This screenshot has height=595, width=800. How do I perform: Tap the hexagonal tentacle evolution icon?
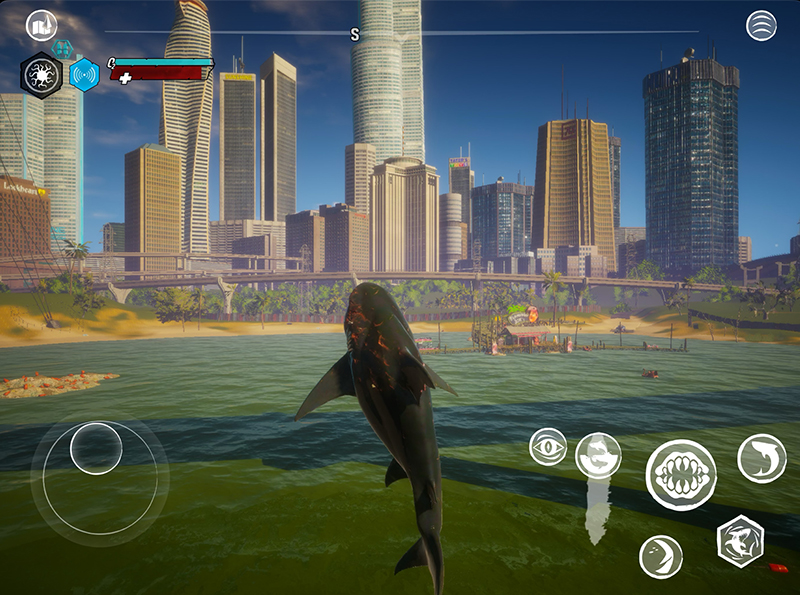click(42, 75)
